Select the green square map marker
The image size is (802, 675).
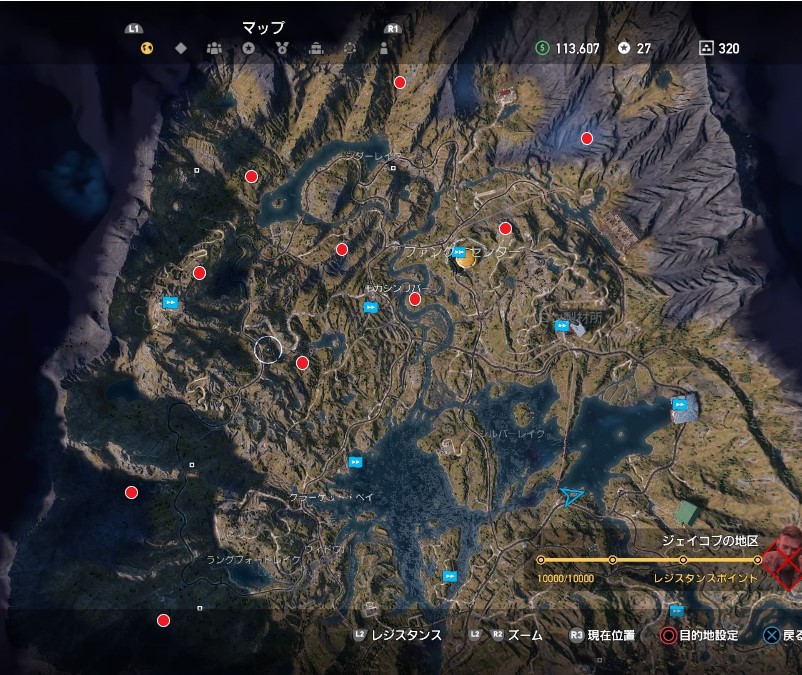686,513
